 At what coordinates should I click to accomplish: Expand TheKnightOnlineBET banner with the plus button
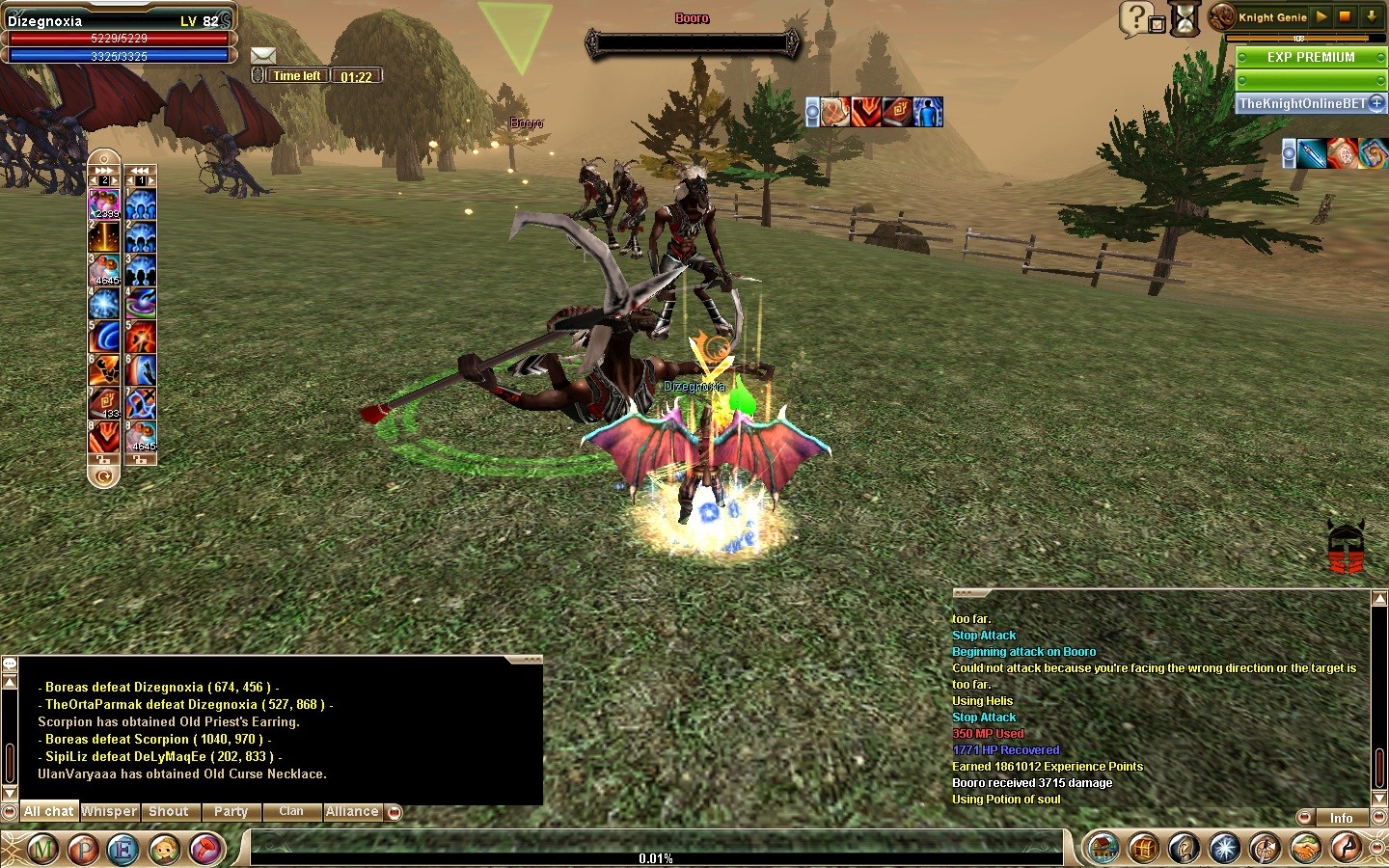click(1376, 103)
